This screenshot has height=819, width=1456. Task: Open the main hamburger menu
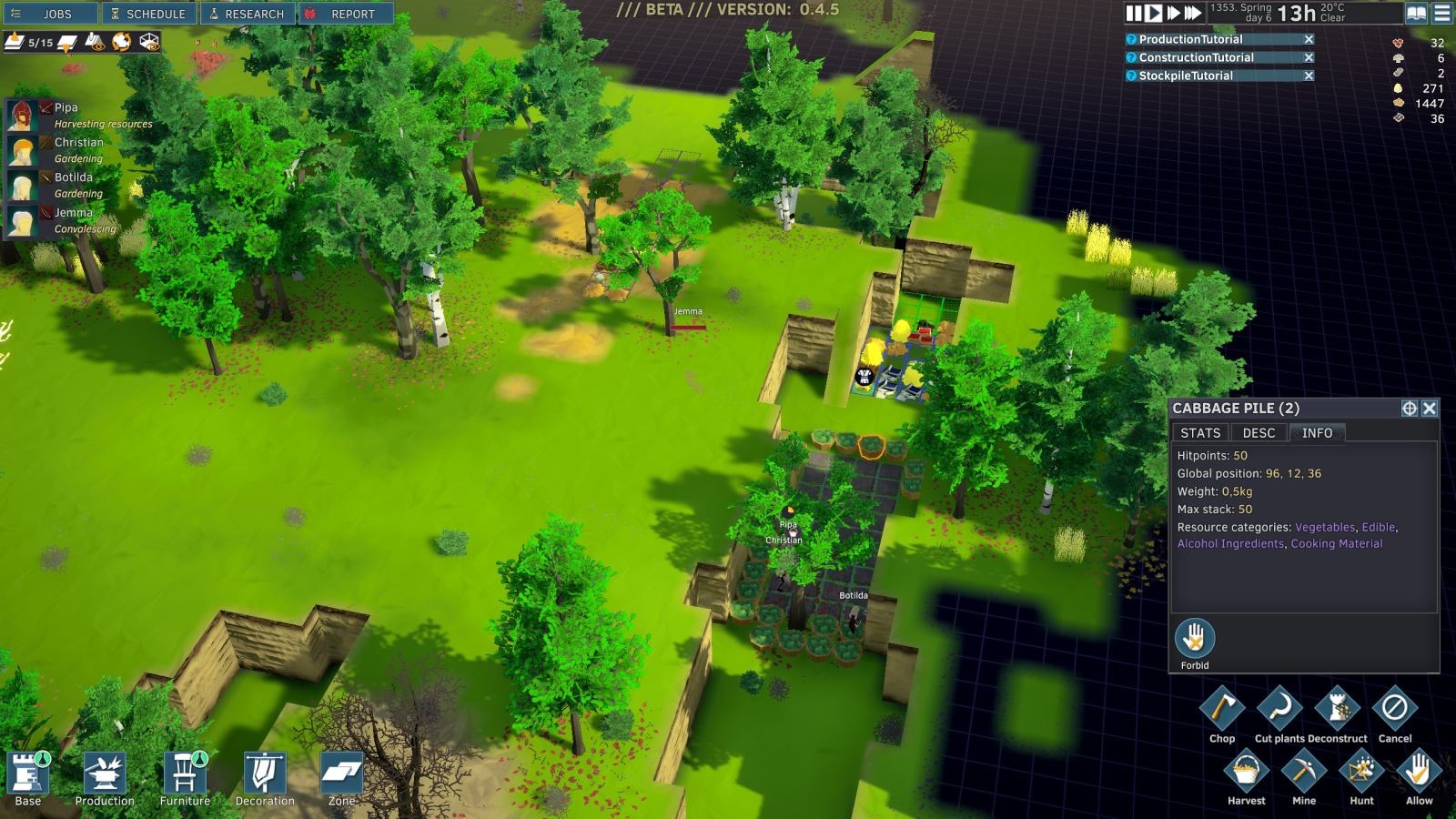(x=1442, y=14)
